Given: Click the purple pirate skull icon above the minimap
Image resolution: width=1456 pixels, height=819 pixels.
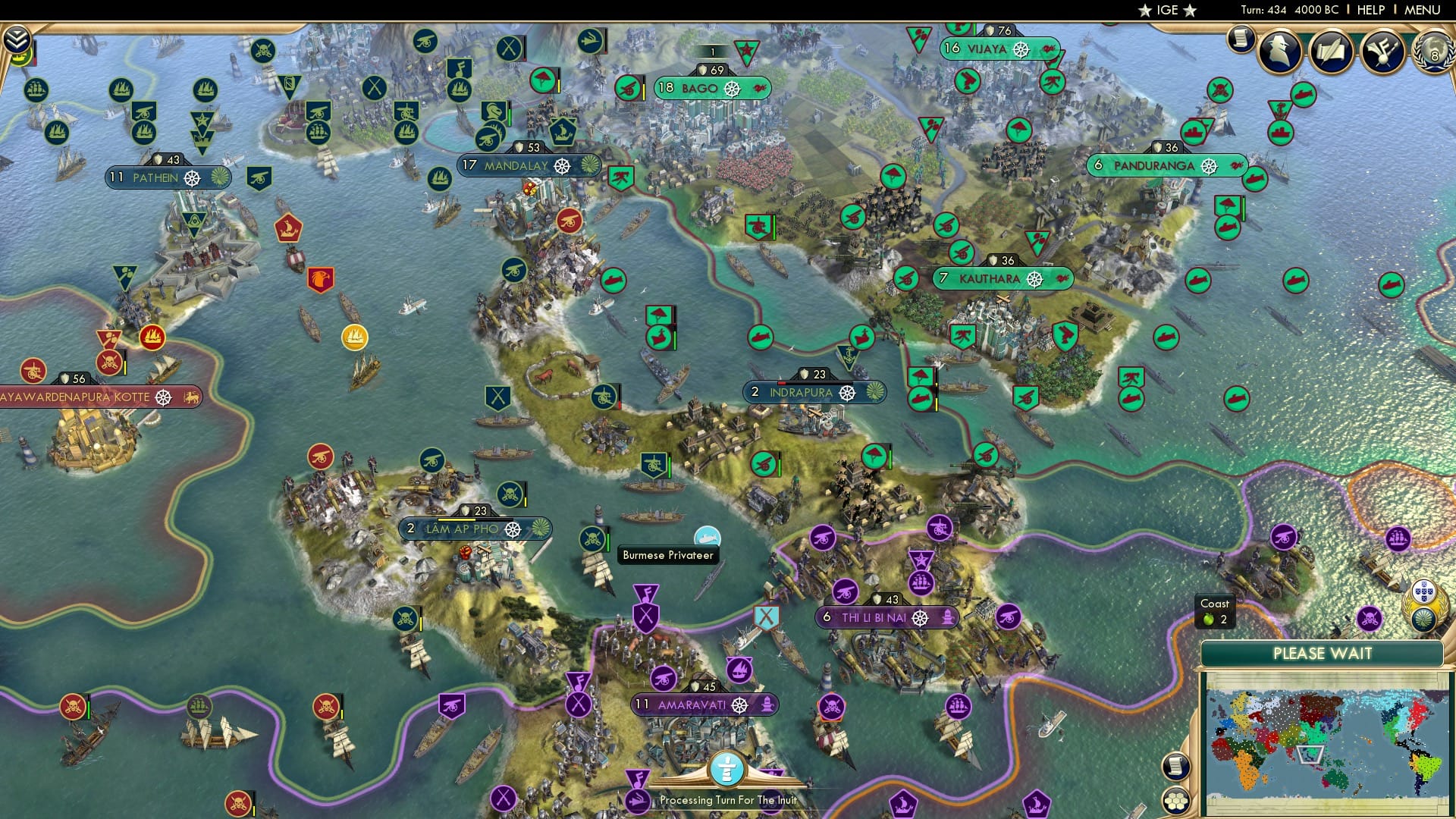Looking at the screenshot, I should click(1370, 619).
